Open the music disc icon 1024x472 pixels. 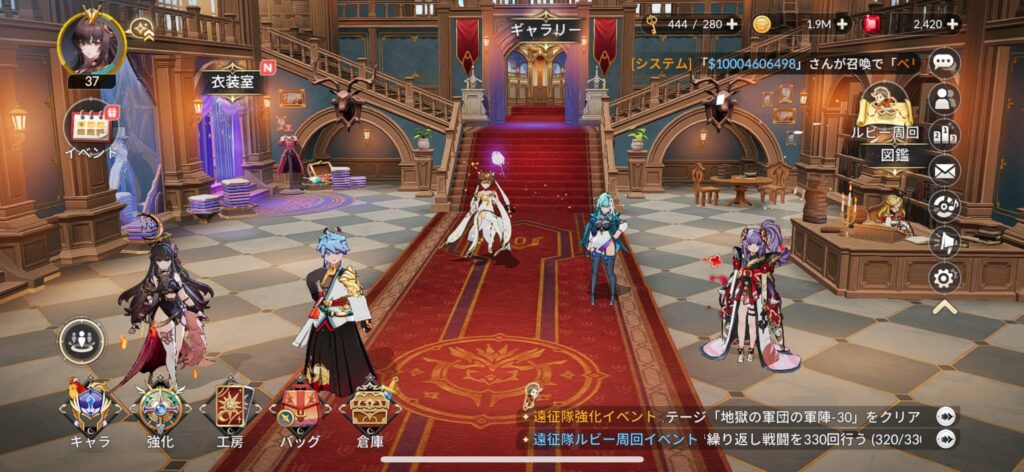pyautogui.click(x=944, y=206)
